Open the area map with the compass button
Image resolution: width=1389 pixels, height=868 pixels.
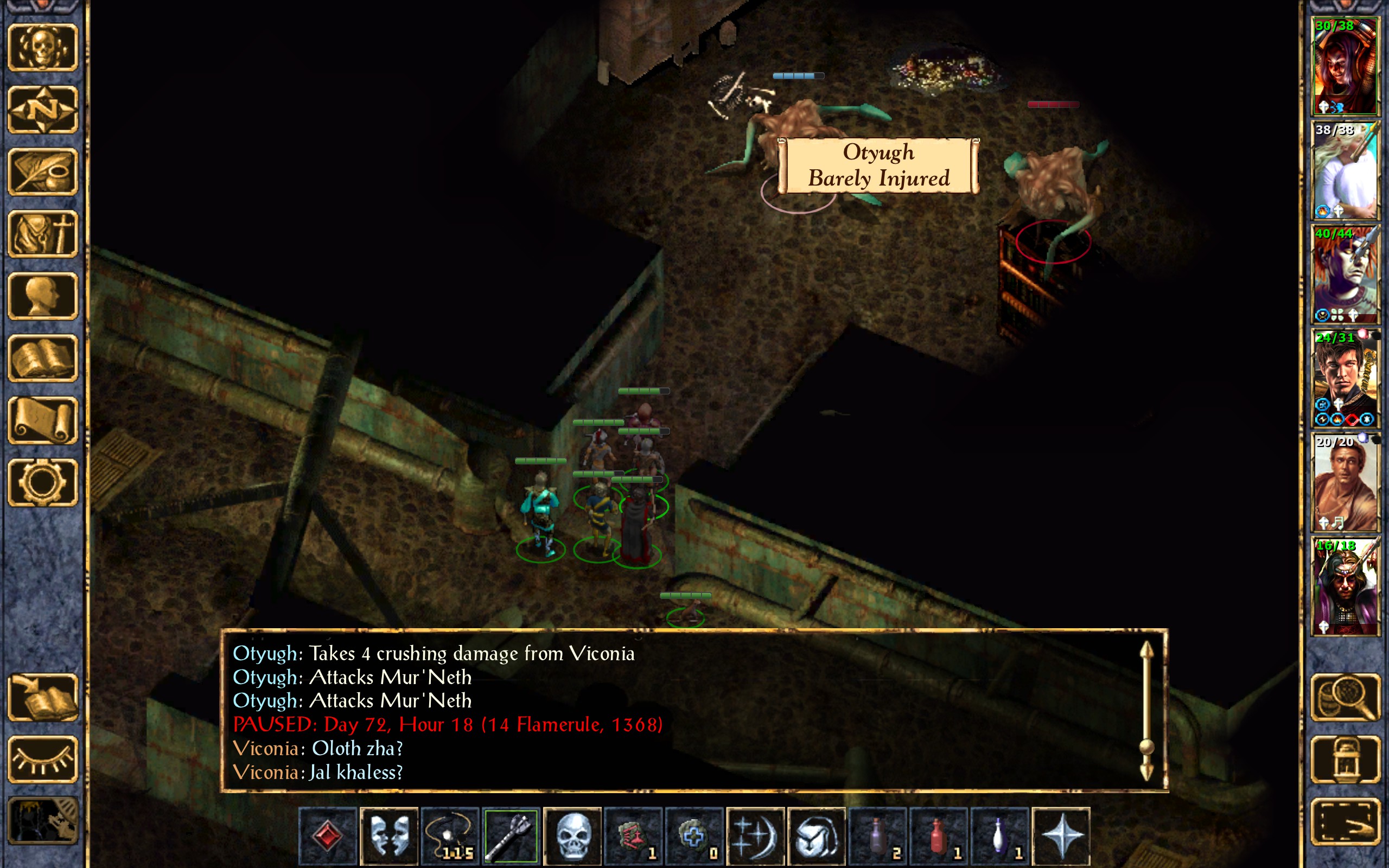click(x=42, y=110)
